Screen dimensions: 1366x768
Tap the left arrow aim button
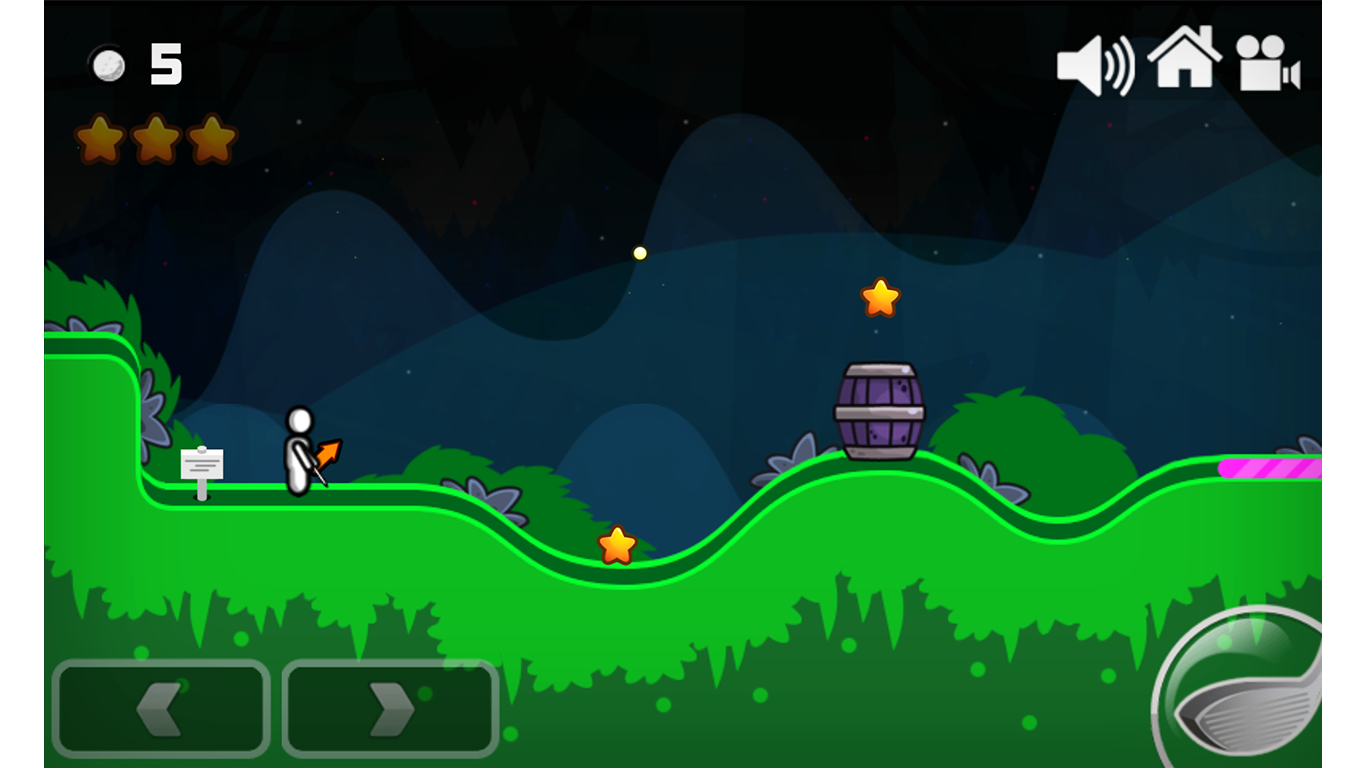pos(161,708)
